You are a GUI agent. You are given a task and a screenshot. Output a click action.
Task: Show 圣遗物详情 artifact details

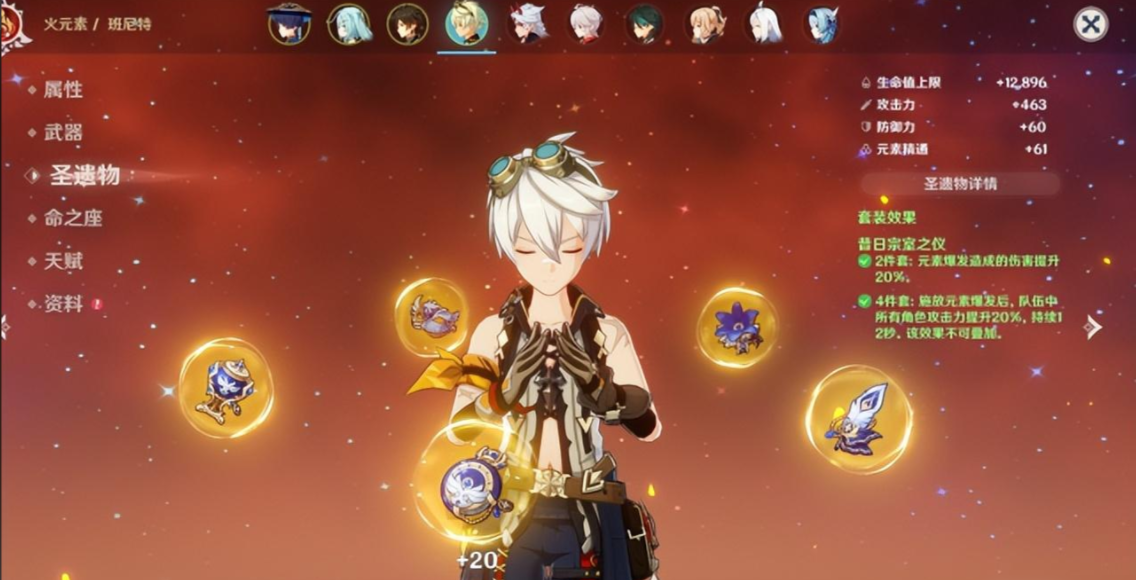[960, 184]
